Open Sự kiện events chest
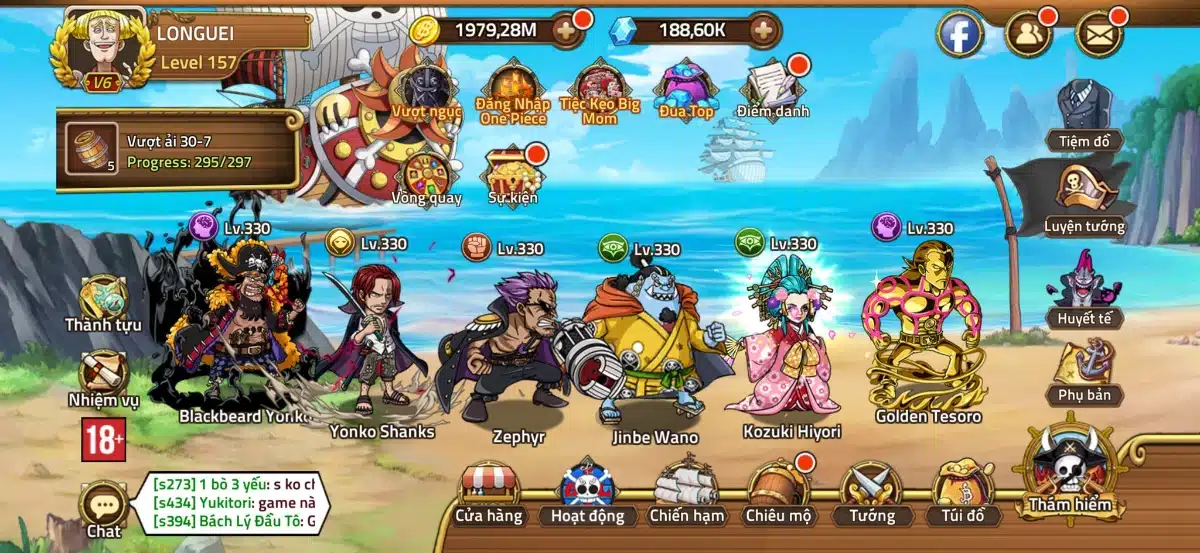Screen dimensions: 1200x553 (513, 172)
